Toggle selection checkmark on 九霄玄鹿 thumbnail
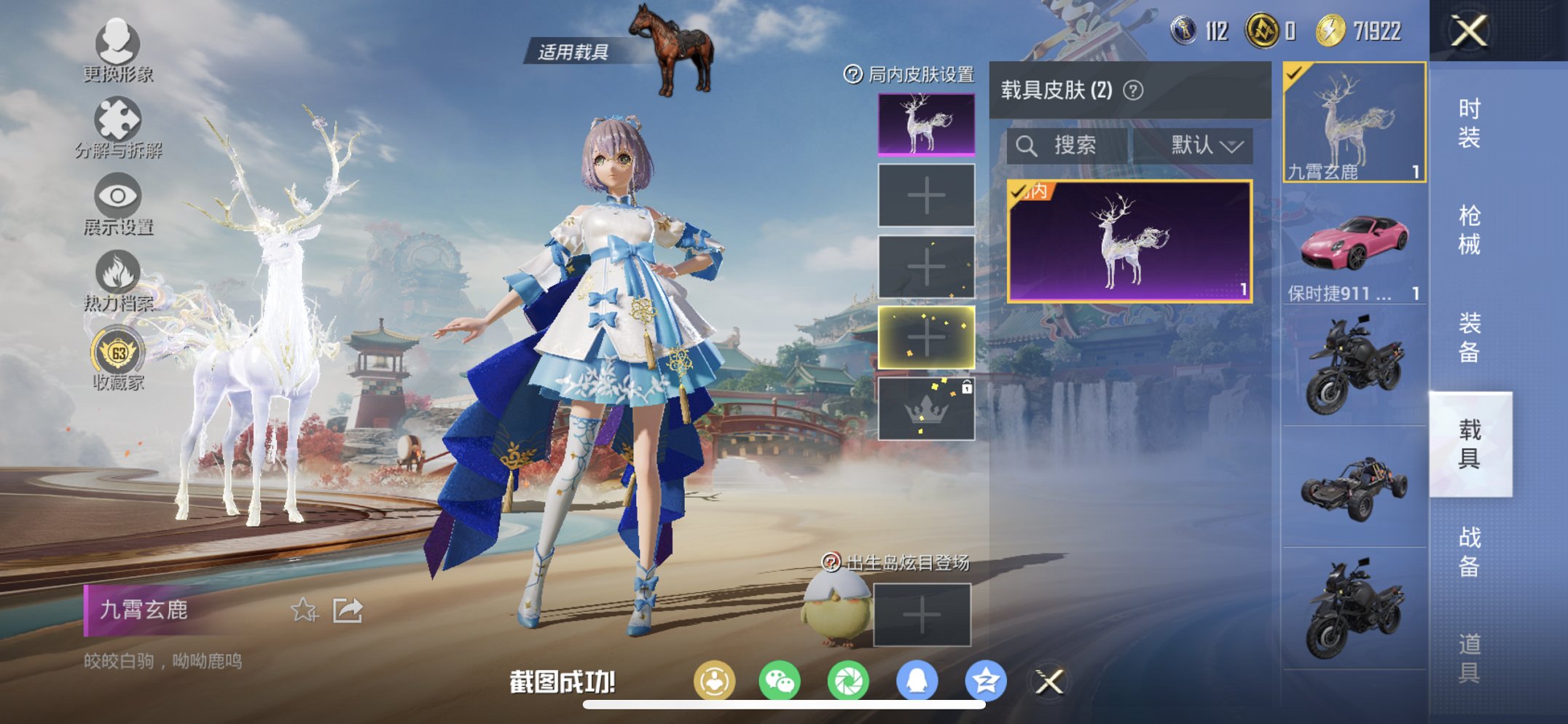The height and width of the screenshot is (724, 1568). tap(1293, 74)
